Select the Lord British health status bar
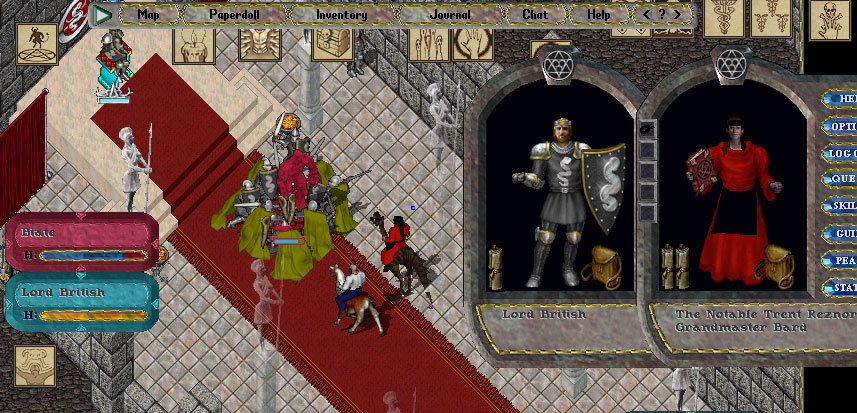Screen dimensions: 857x413 pos(82,302)
